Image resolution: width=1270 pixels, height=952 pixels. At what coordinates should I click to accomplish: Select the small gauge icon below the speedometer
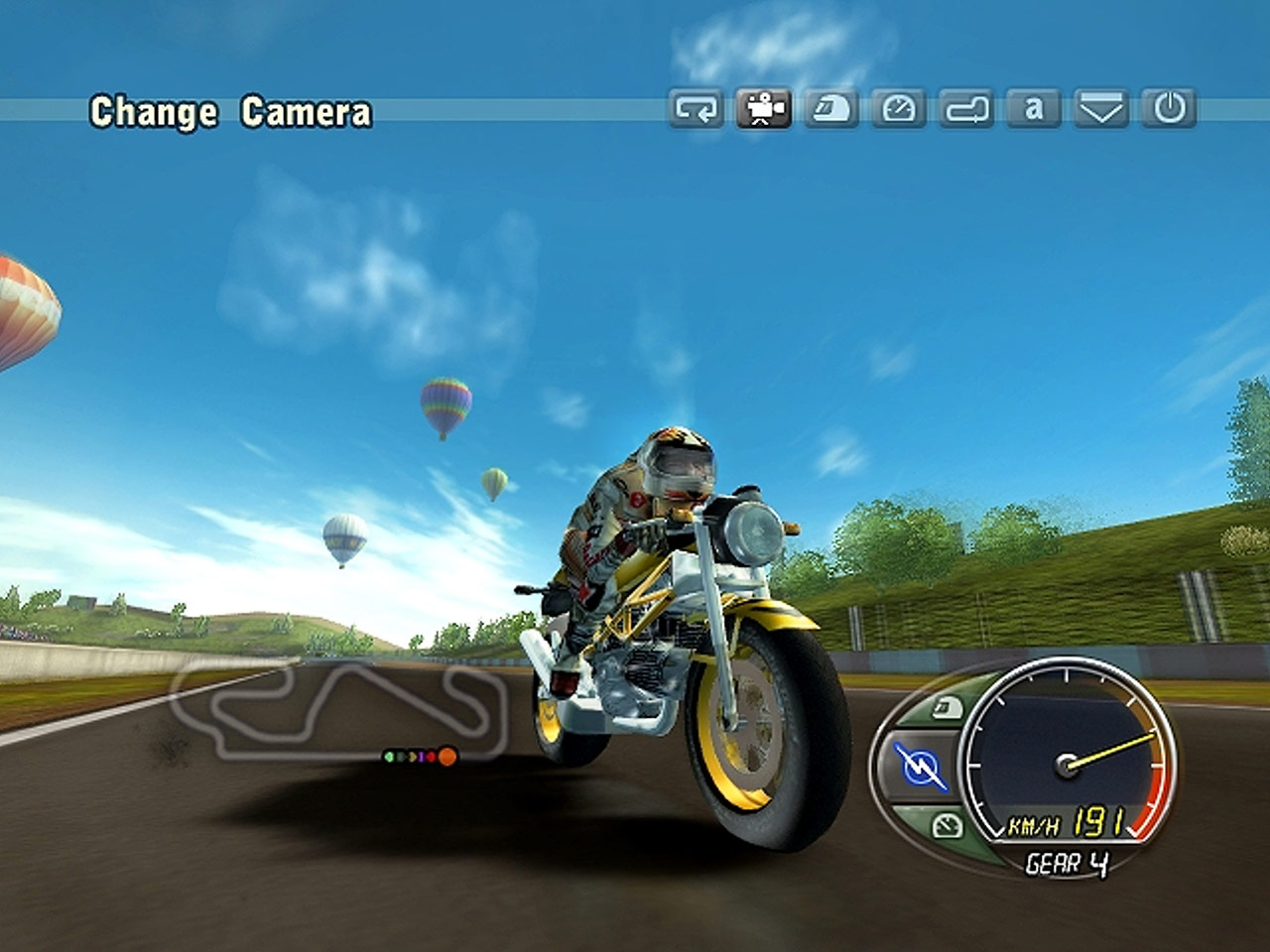coord(947,825)
